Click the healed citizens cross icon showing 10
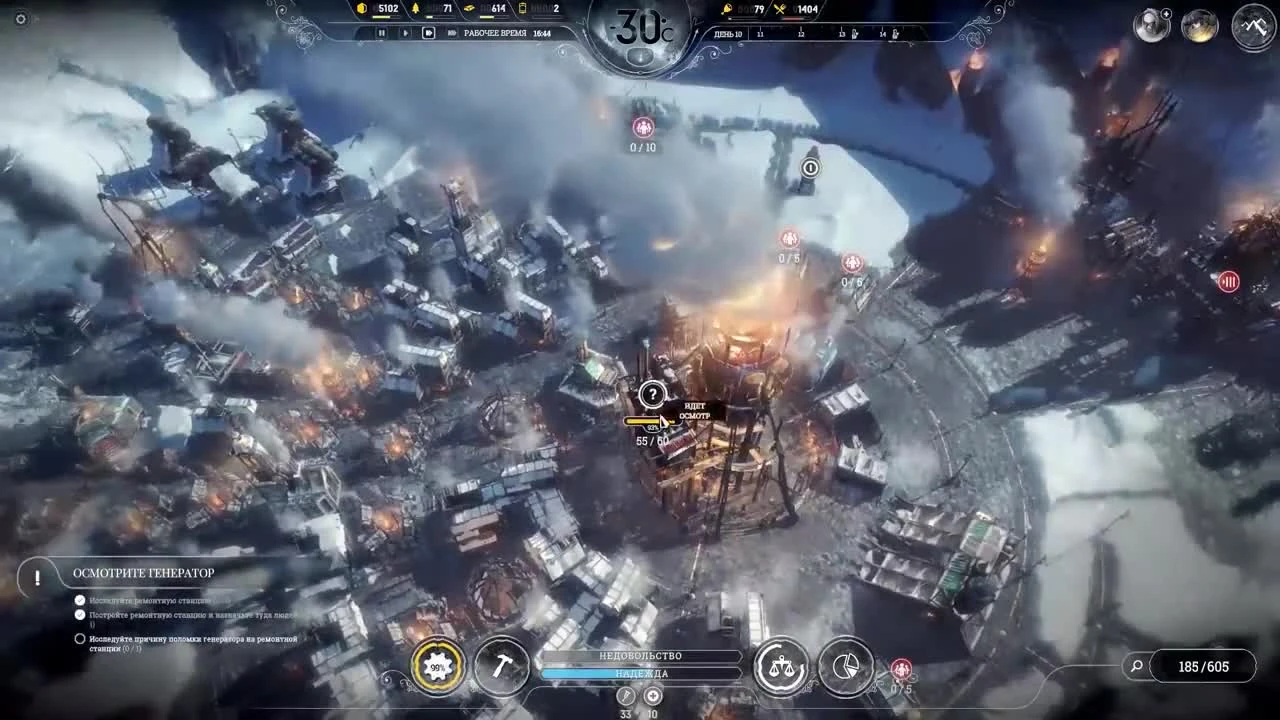This screenshot has width=1280, height=720. pyautogui.click(x=653, y=696)
